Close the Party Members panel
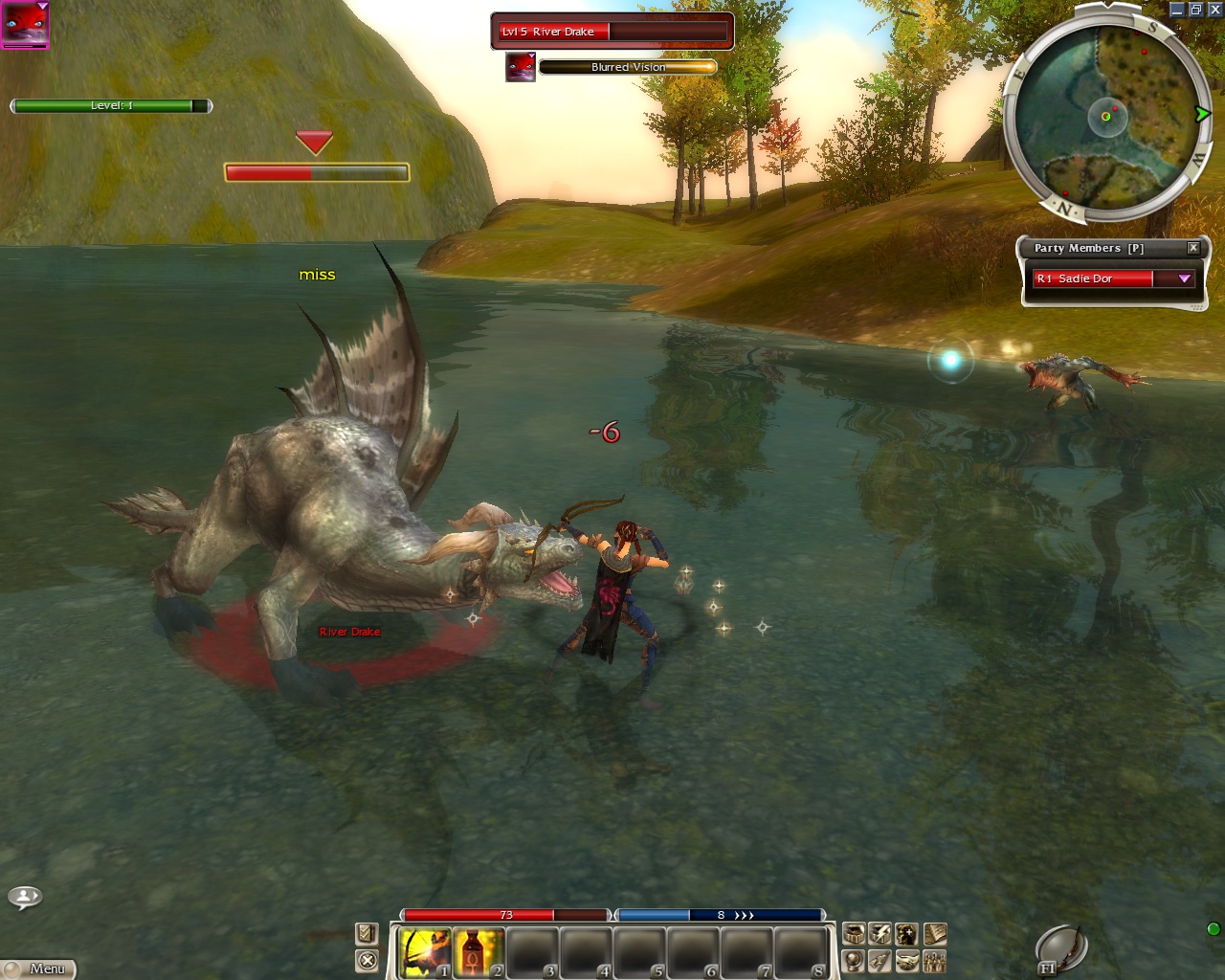 click(1193, 248)
